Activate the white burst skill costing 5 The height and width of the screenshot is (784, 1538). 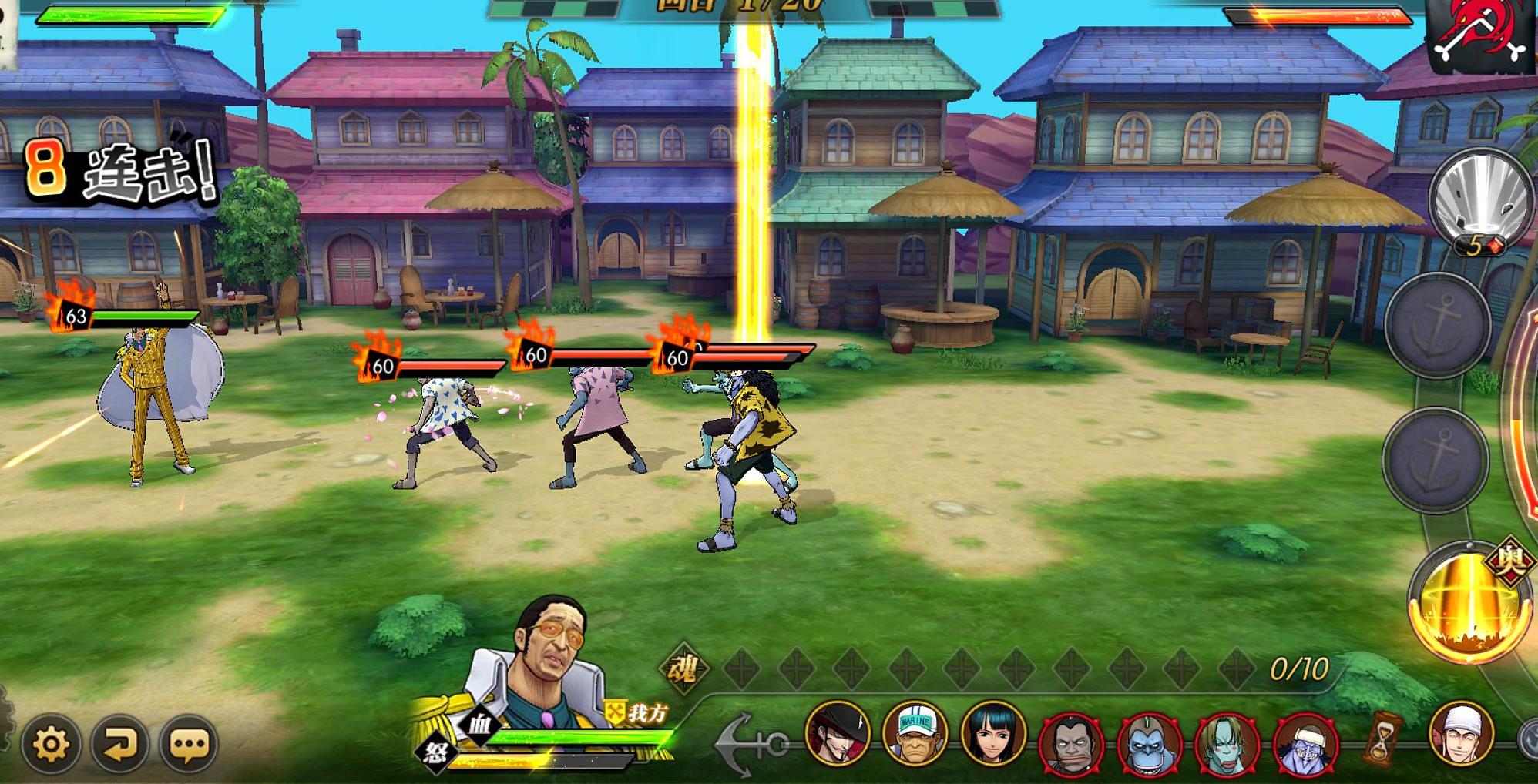[x=1479, y=200]
